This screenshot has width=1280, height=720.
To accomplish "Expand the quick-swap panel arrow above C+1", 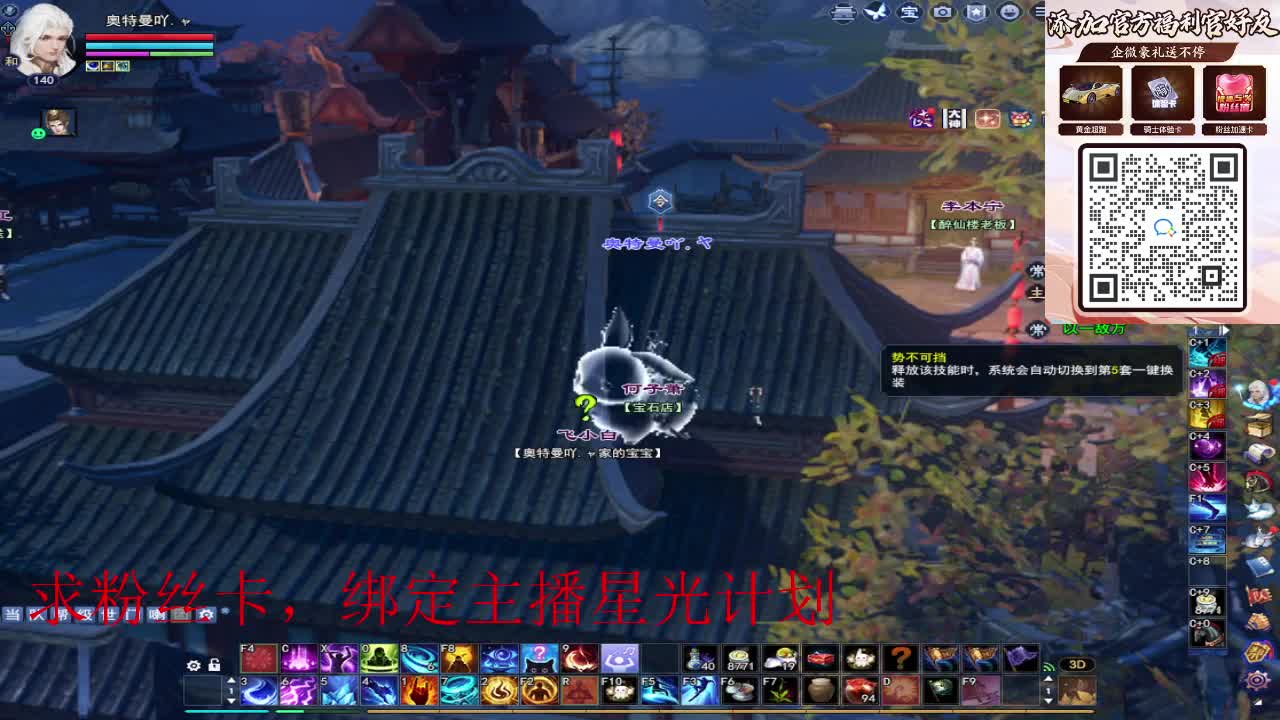I will [x=1225, y=330].
